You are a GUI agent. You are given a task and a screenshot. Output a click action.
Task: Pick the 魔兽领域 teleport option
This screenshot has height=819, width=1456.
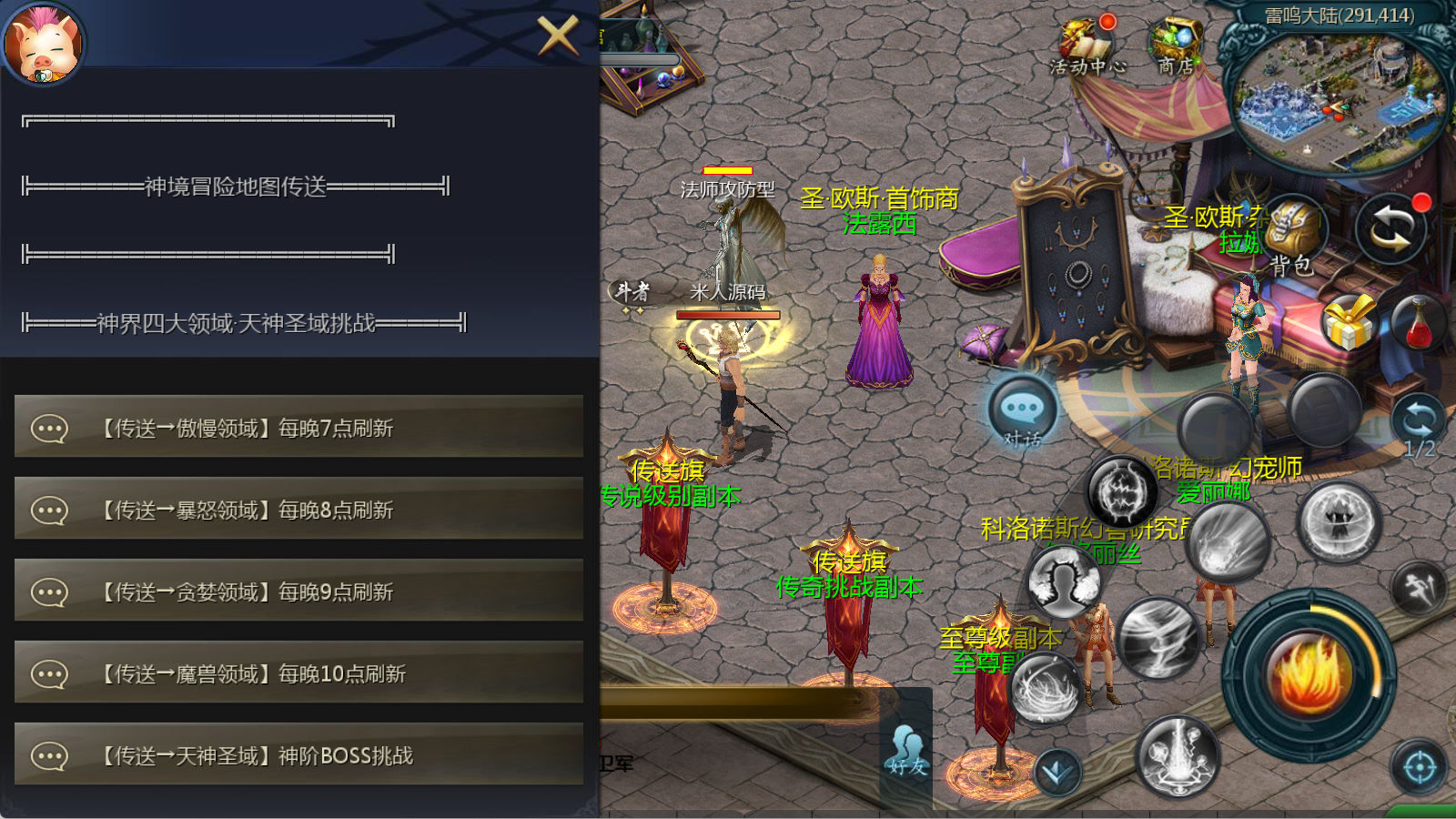click(x=298, y=672)
